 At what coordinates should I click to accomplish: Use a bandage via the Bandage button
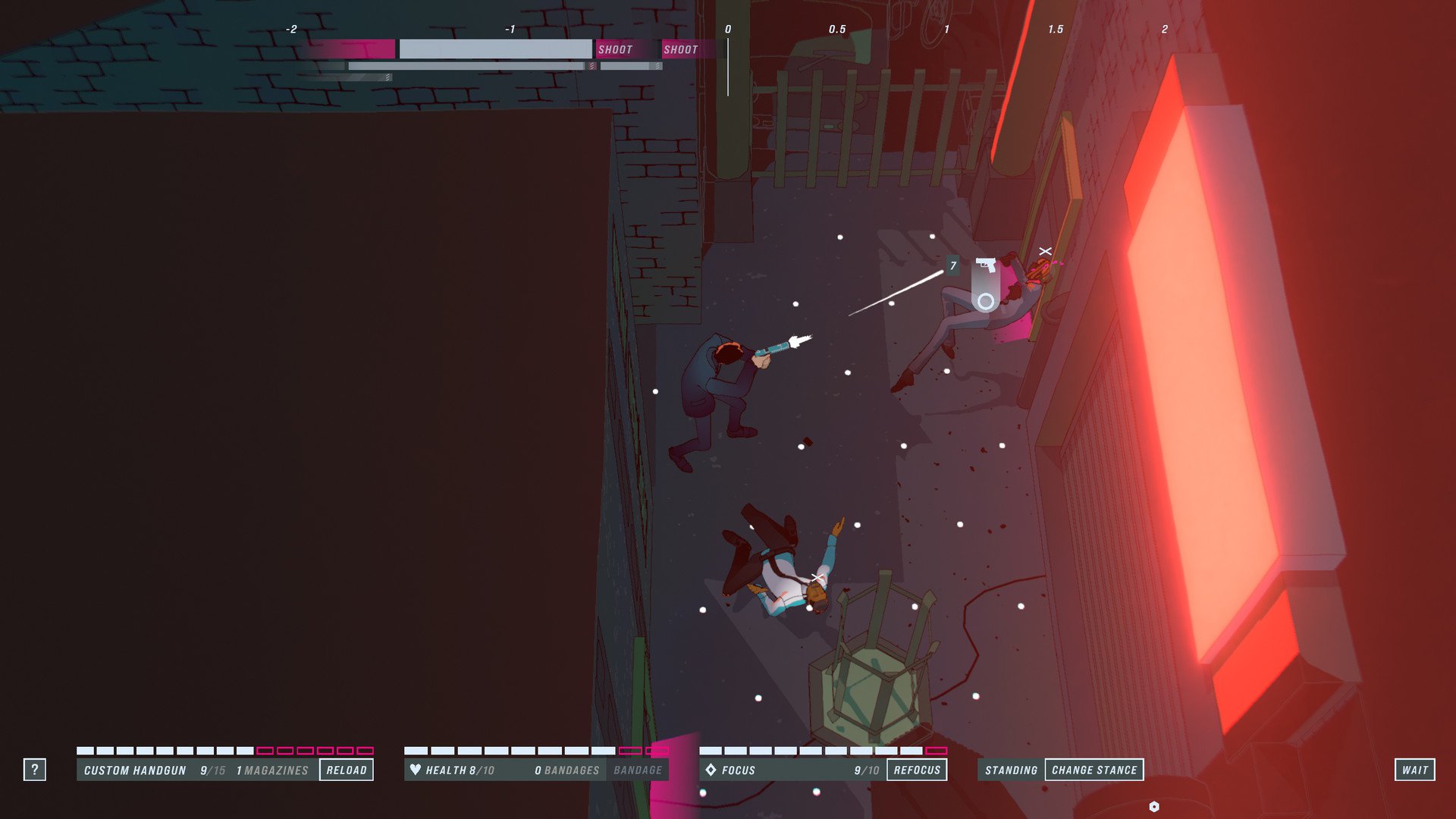coord(638,770)
